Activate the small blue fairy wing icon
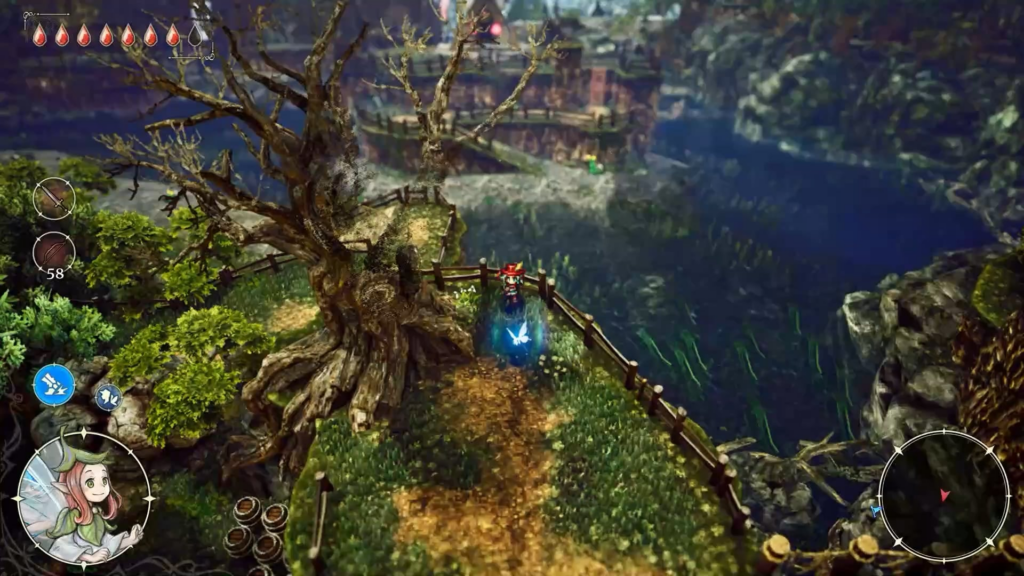Viewport: 1024px width, 576px height. click(108, 397)
